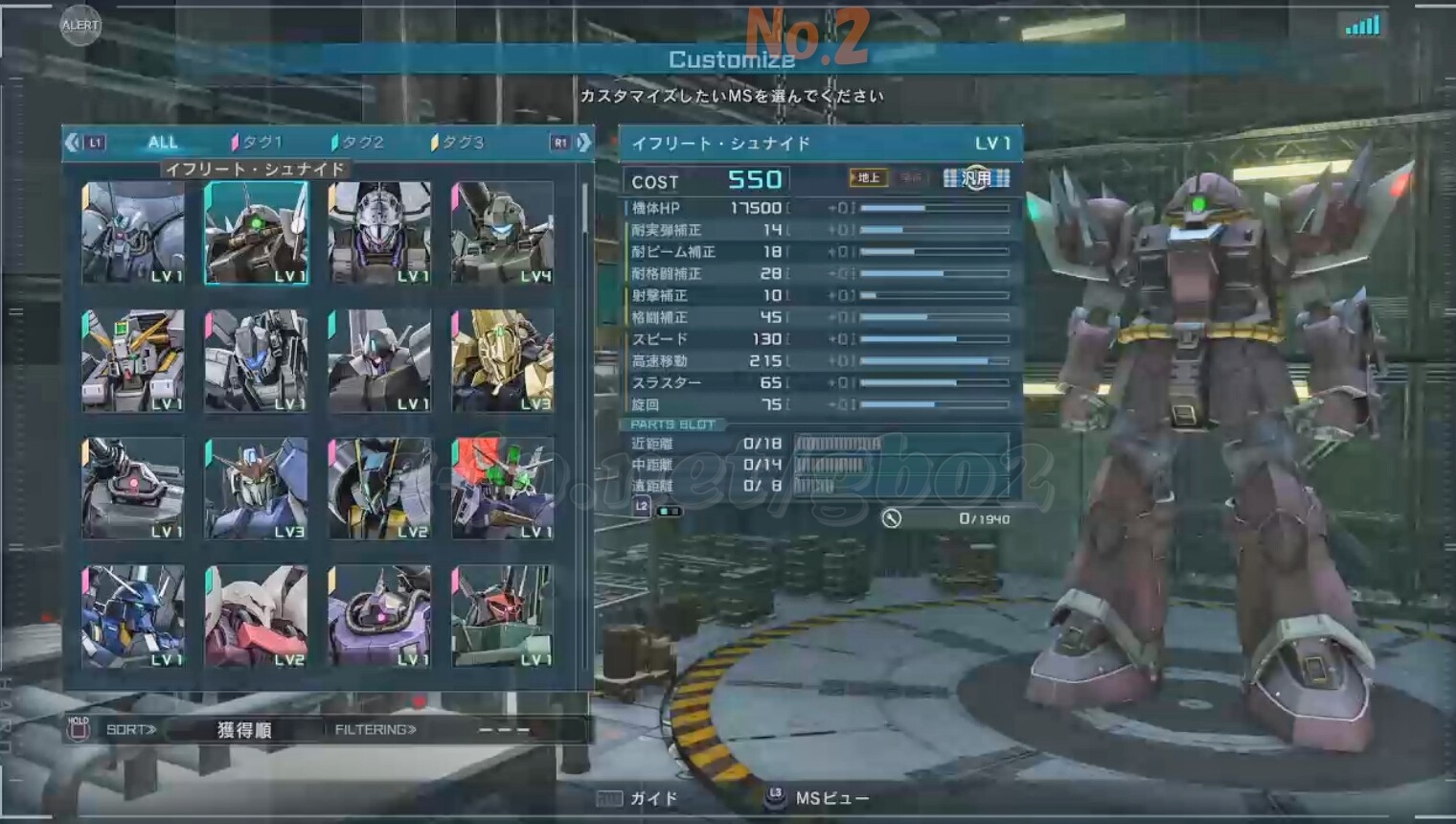
Task: Go to the next tag page arrow
Action: [x=583, y=143]
